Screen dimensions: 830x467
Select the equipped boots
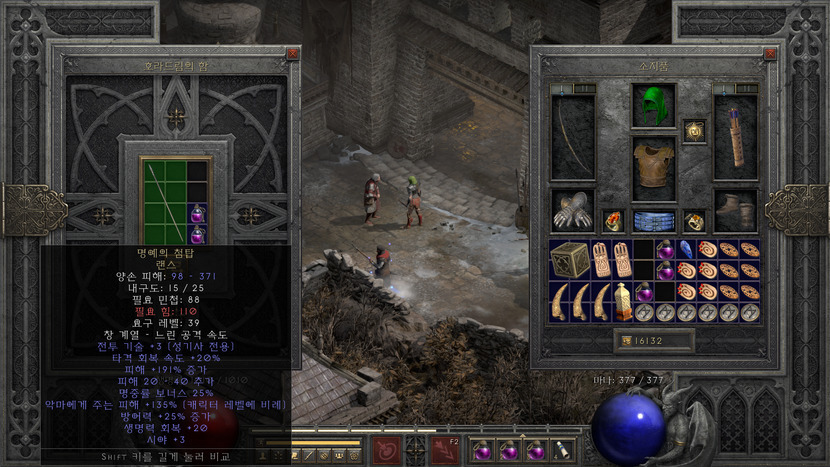coord(735,211)
